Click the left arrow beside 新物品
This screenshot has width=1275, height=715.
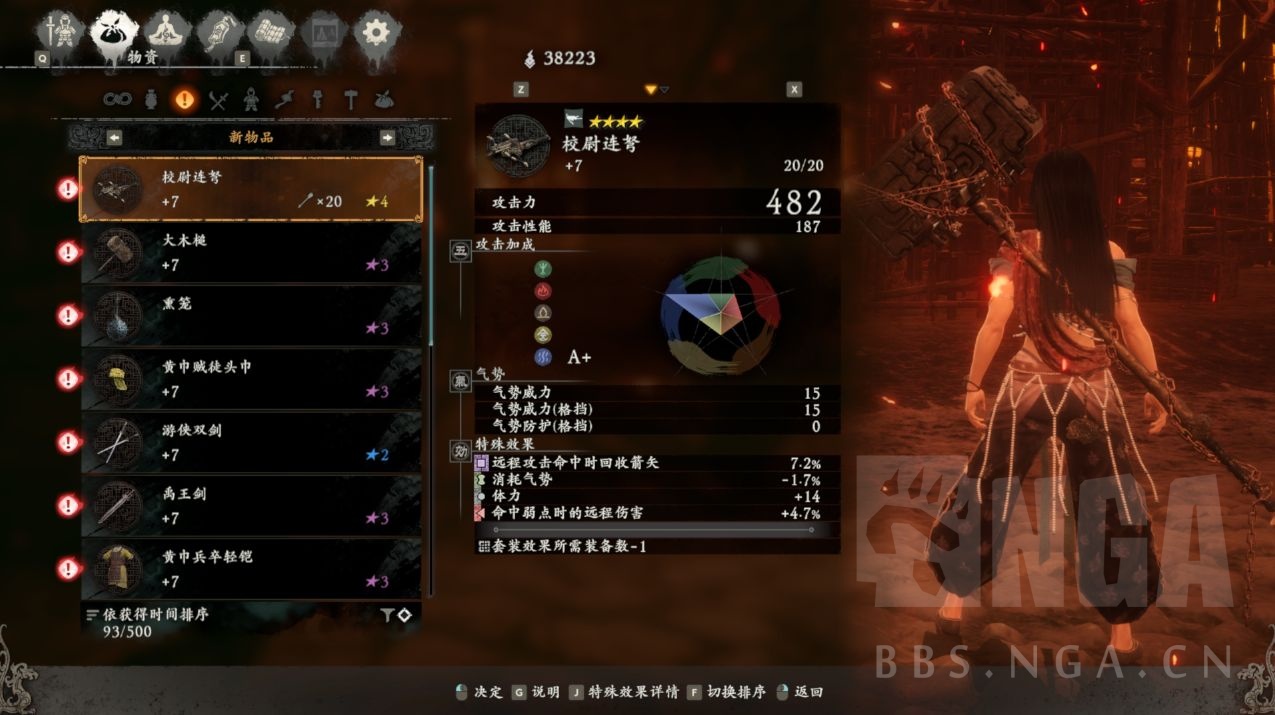click(115, 137)
